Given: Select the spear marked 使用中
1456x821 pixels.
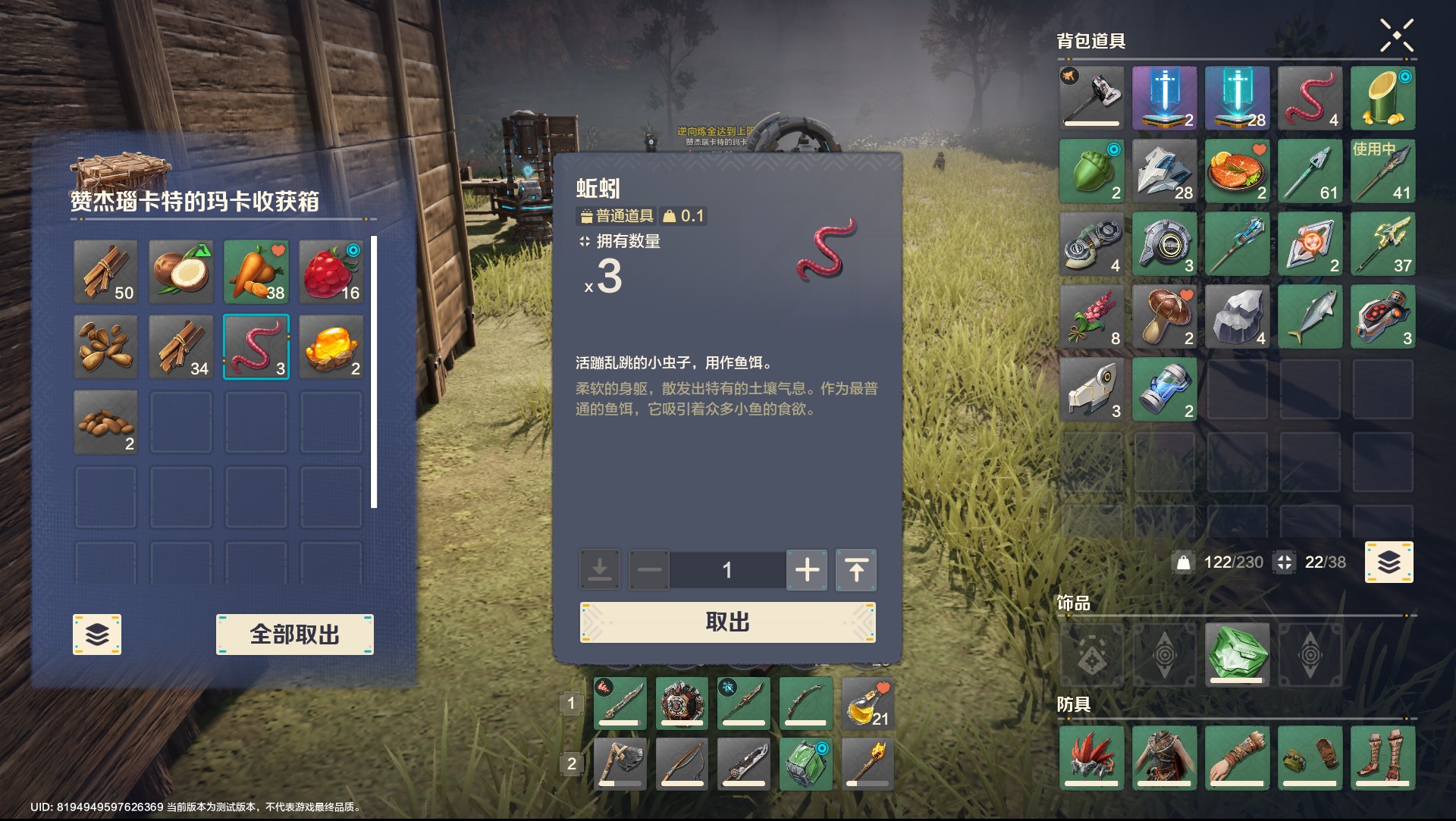Looking at the screenshot, I should tap(1383, 171).
